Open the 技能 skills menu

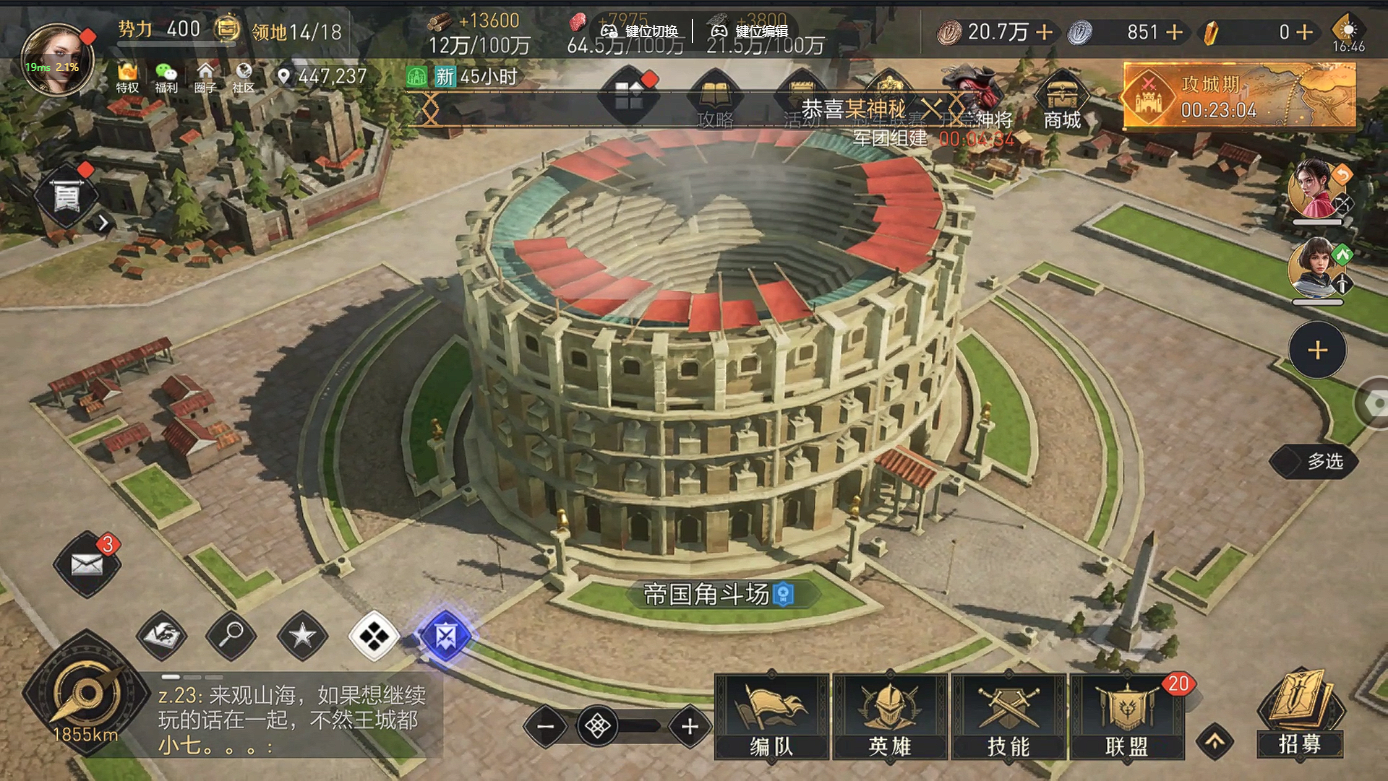tap(1008, 716)
